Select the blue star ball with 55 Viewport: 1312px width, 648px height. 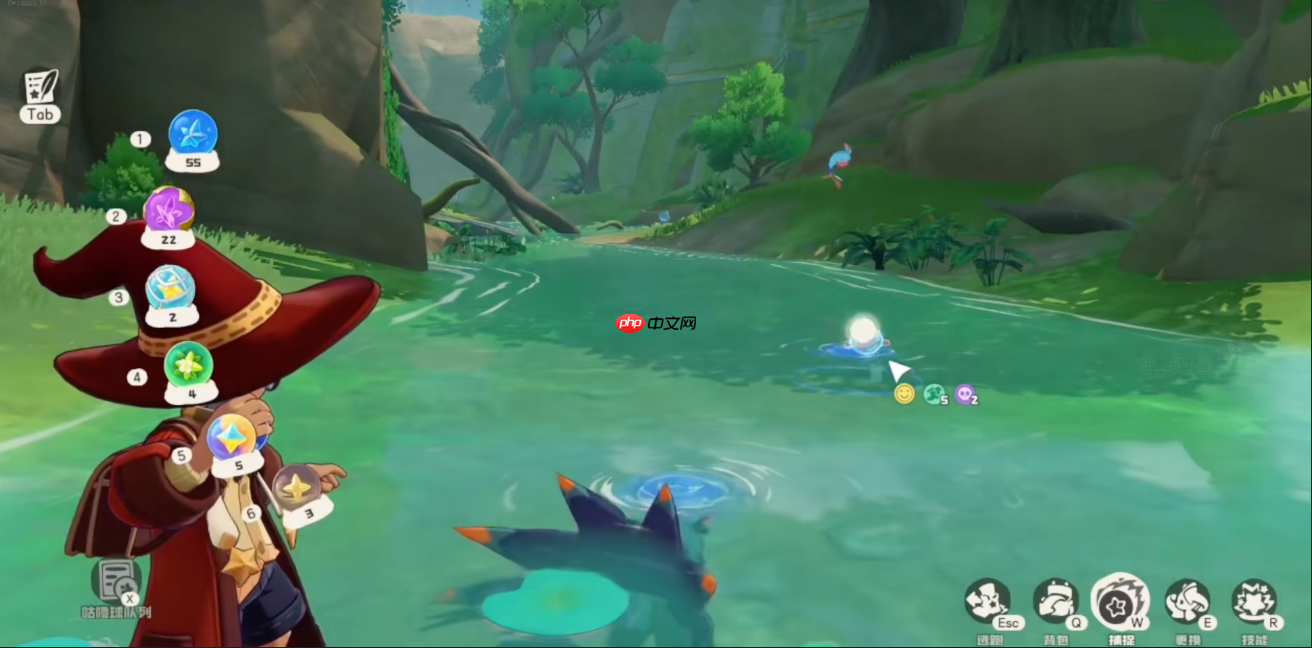point(193,134)
